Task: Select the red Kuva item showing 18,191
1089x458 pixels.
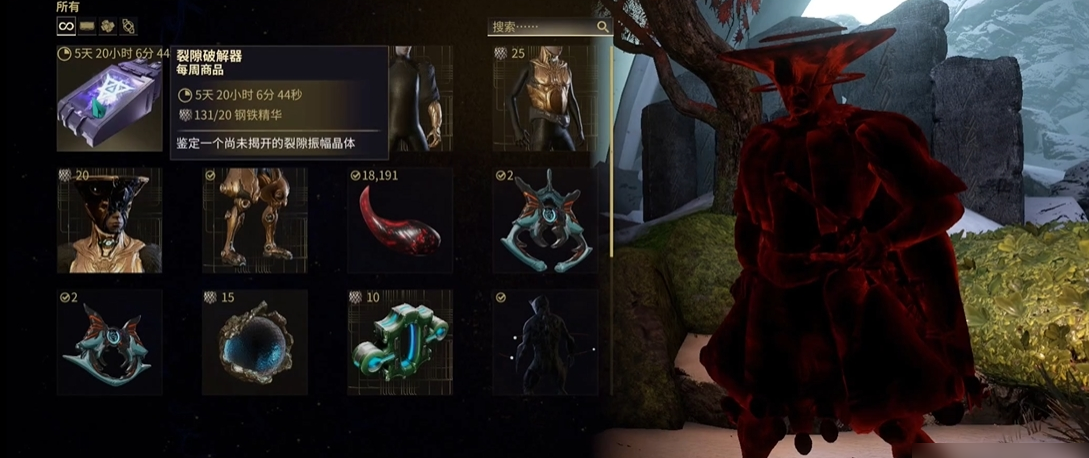Action: (x=399, y=221)
